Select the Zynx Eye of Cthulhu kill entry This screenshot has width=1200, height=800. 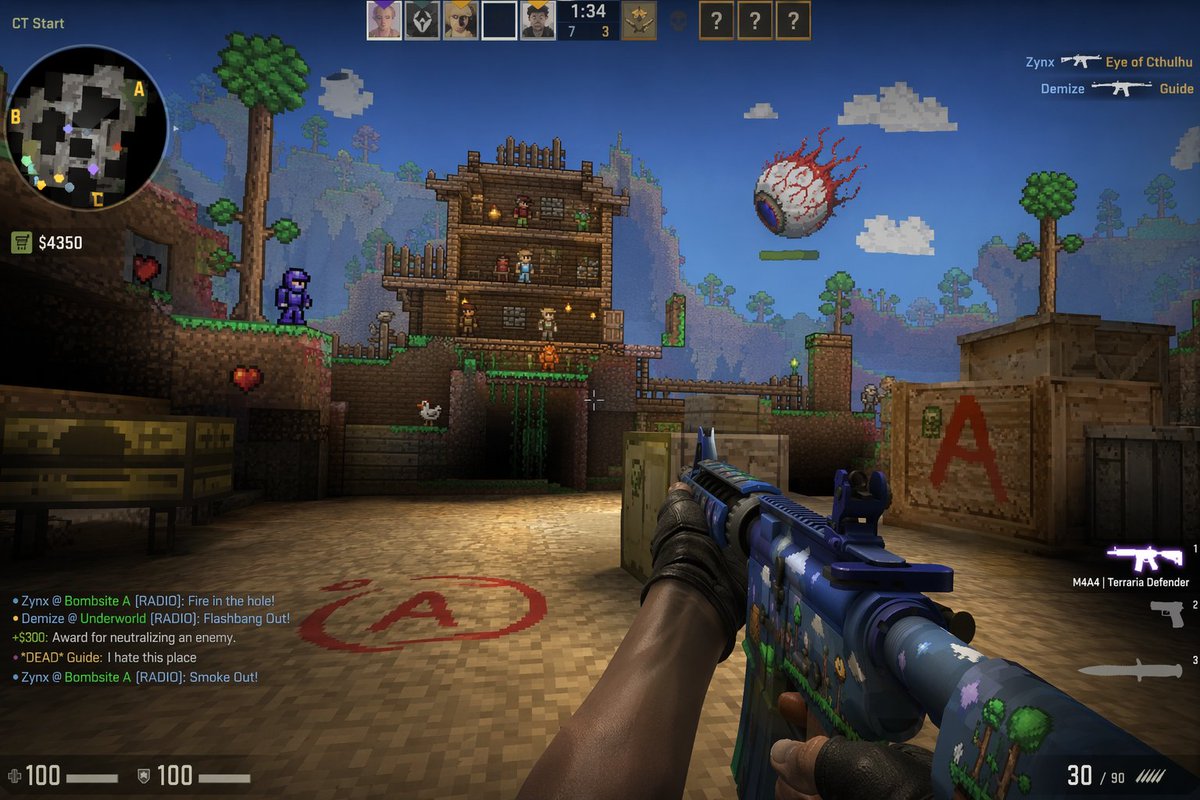tap(1109, 62)
